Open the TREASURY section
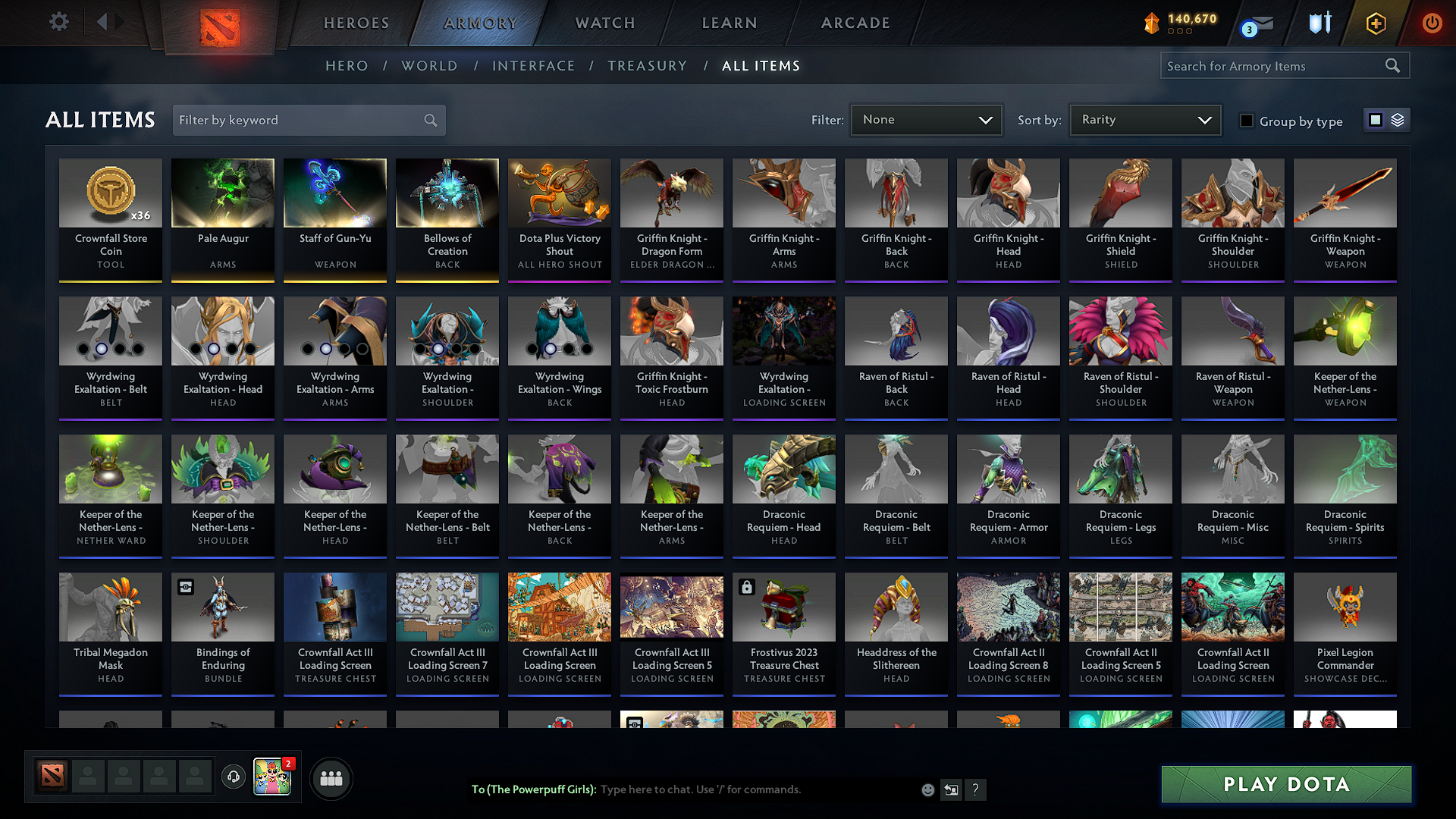The height and width of the screenshot is (819, 1456). (x=647, y=65)
